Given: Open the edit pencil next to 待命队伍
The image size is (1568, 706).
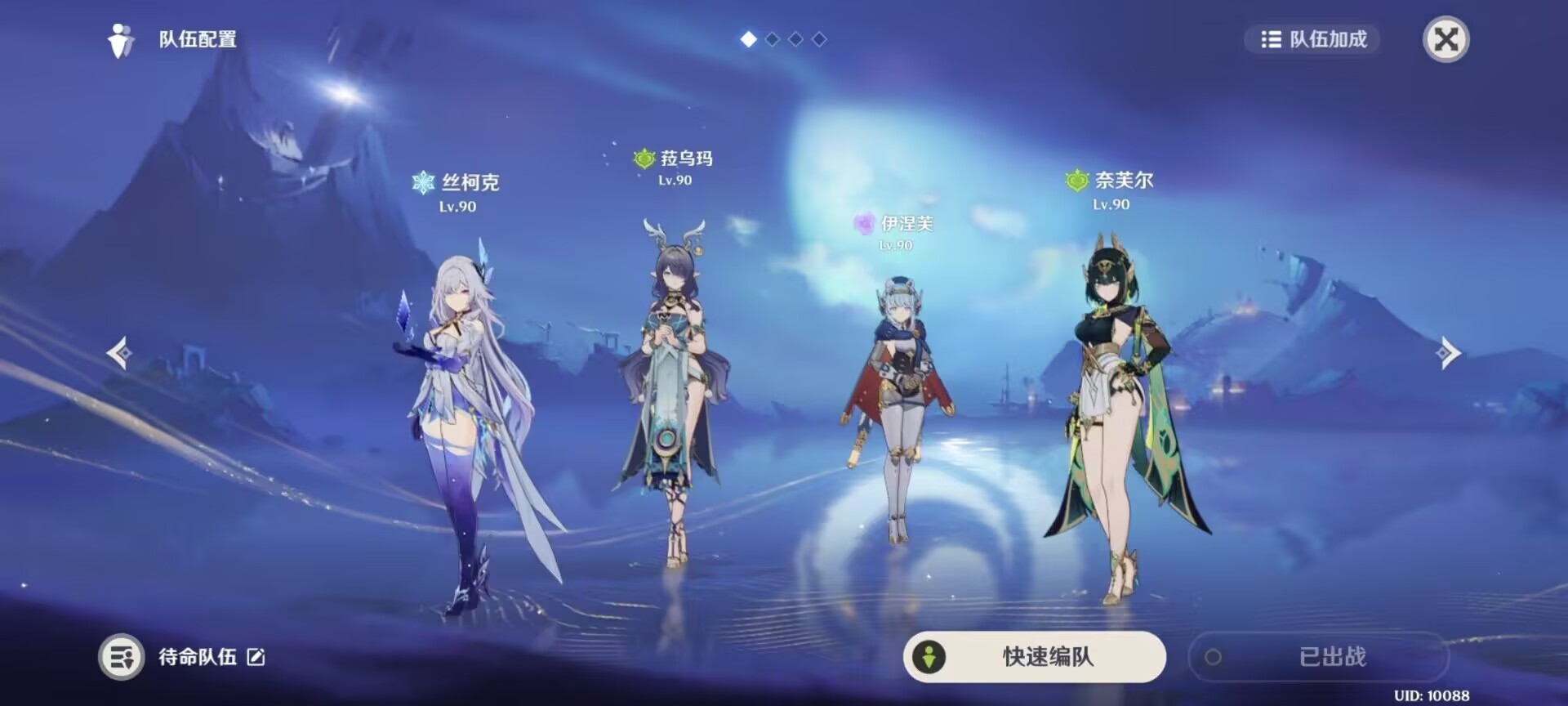Looking at the screenshot, I should pos(256,657).
